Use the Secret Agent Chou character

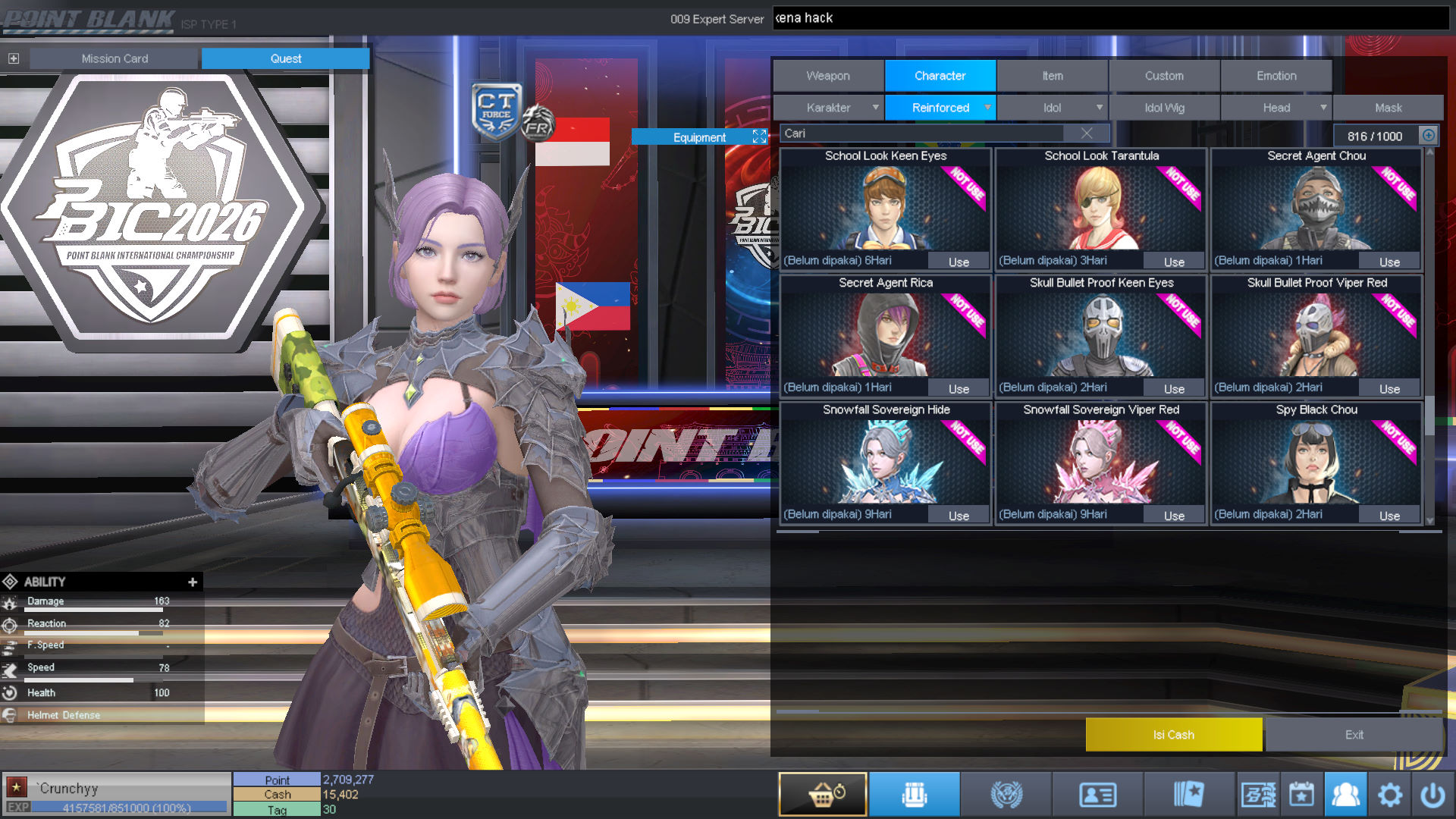pos(1389,262)
